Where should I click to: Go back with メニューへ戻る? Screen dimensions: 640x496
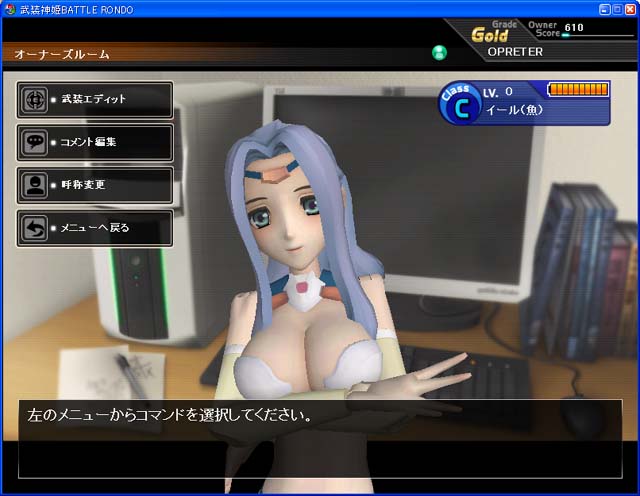(x=96, y=228)
